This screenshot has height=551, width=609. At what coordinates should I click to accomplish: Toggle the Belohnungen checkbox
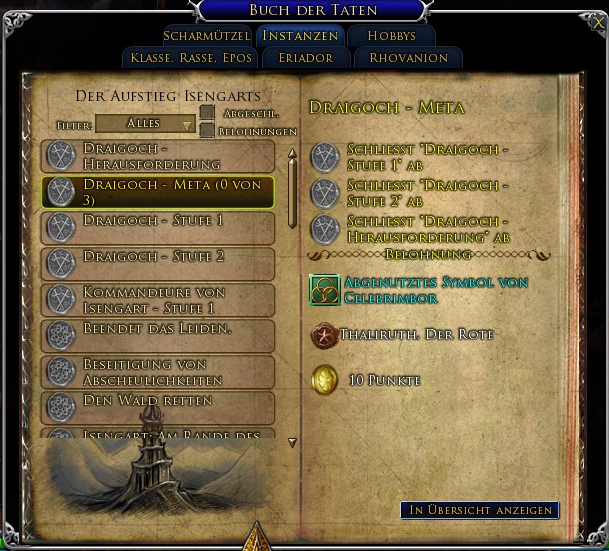(207, 130)
